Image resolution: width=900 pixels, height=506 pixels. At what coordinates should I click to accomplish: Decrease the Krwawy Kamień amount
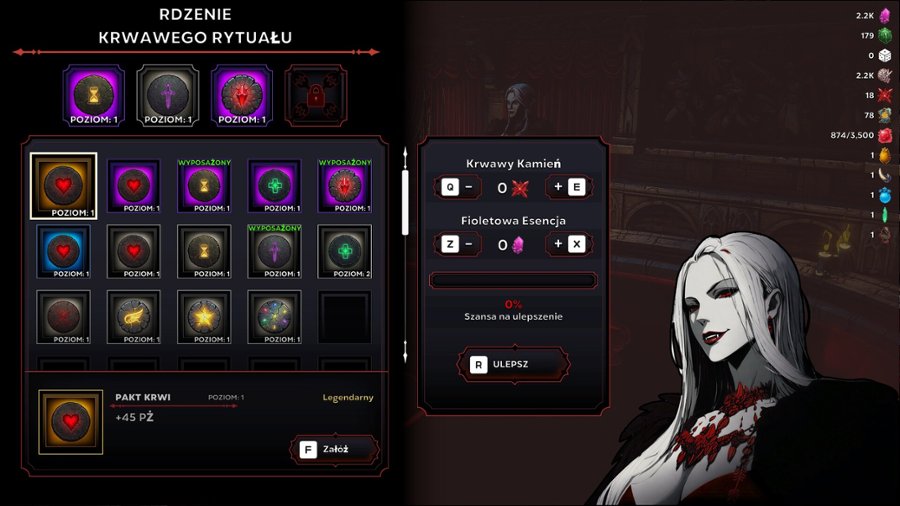tap(459, 187)
